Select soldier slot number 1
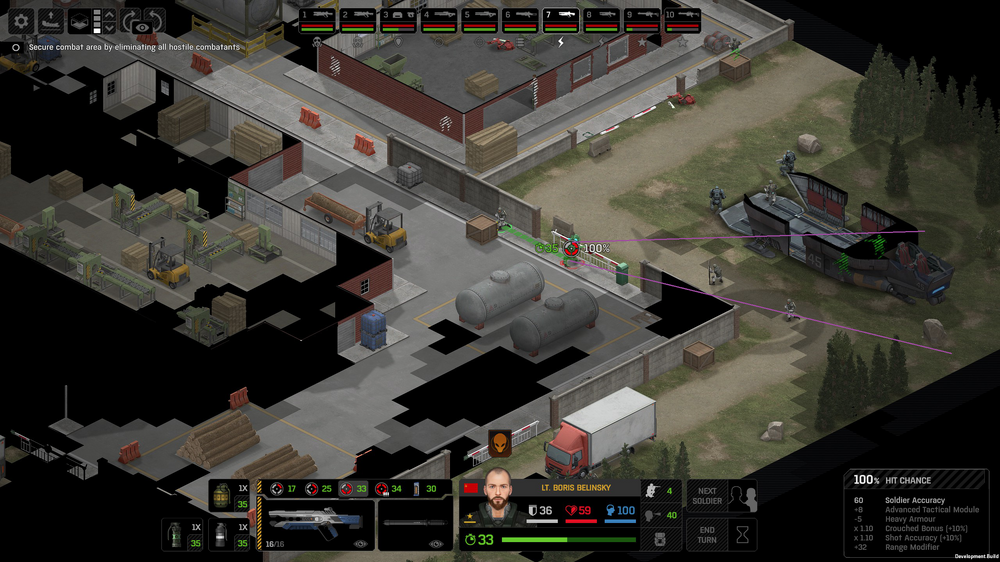The width and height of the screenshot is (1000, 562). click(317, 20)
